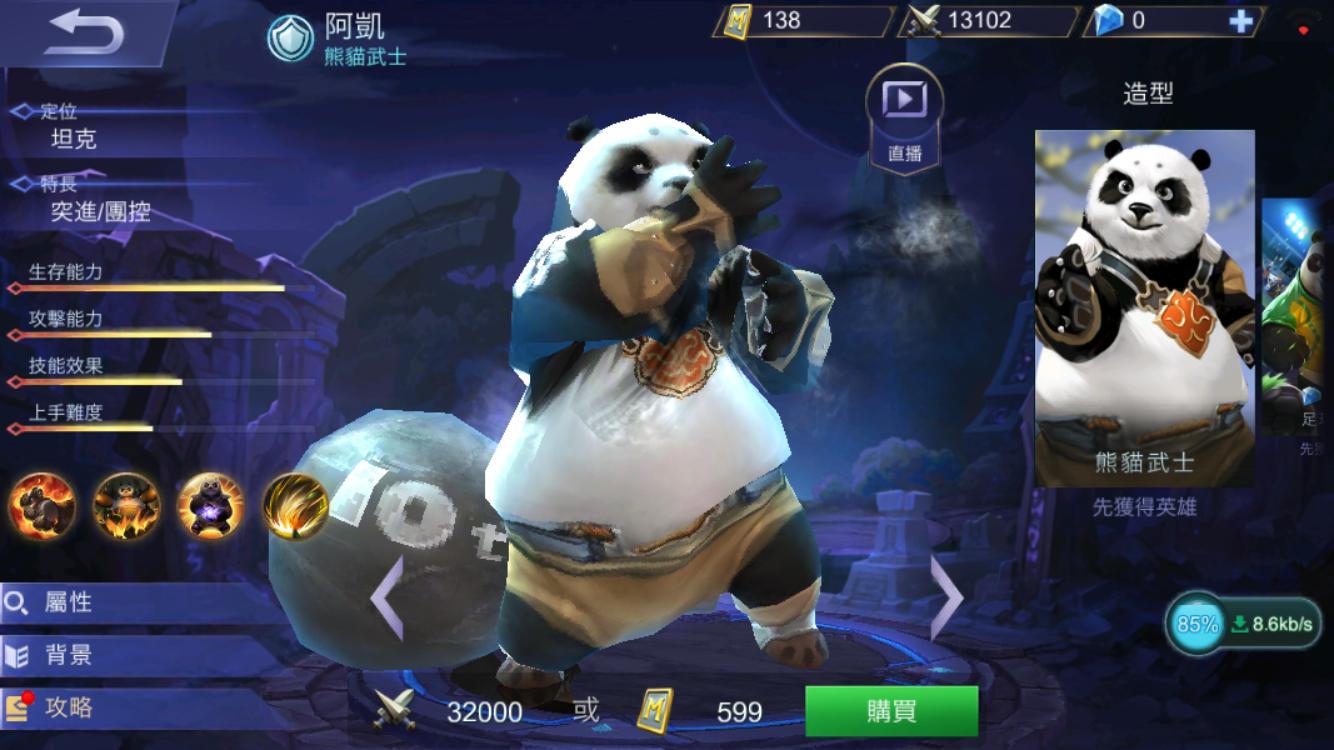1334x750 pixels.
Task: Select the 熊貓武士 skin thumbnail
Action: click(1143, 300)
